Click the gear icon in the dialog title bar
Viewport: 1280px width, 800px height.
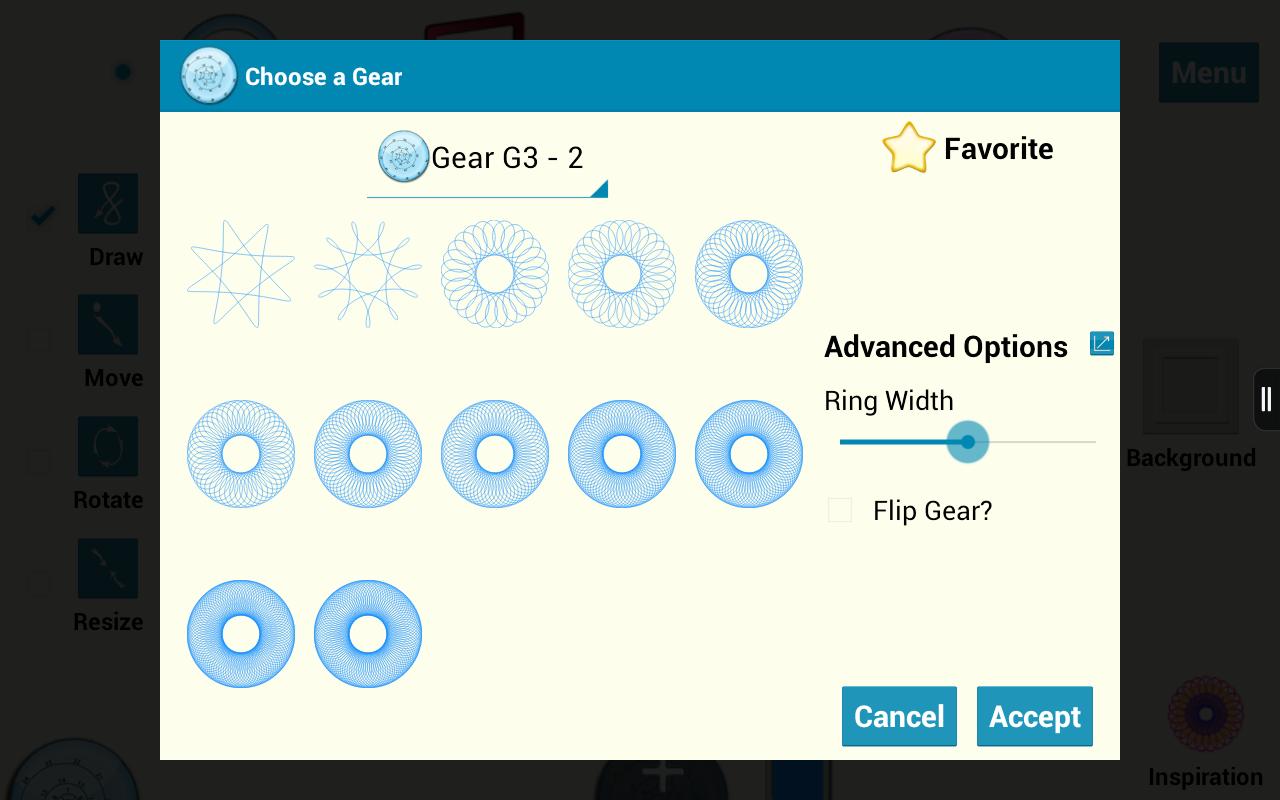click(x=208, y=75)
